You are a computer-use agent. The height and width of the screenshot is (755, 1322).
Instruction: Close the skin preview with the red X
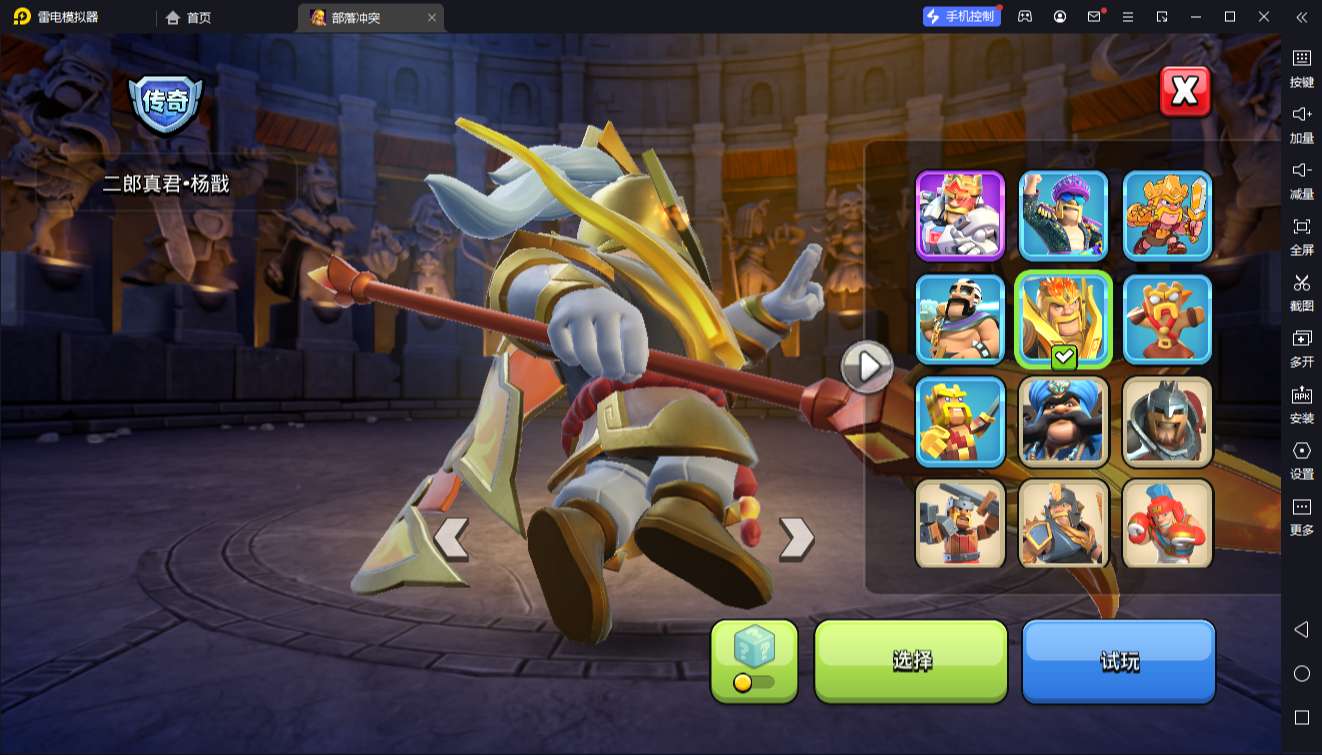(1185, 92)
